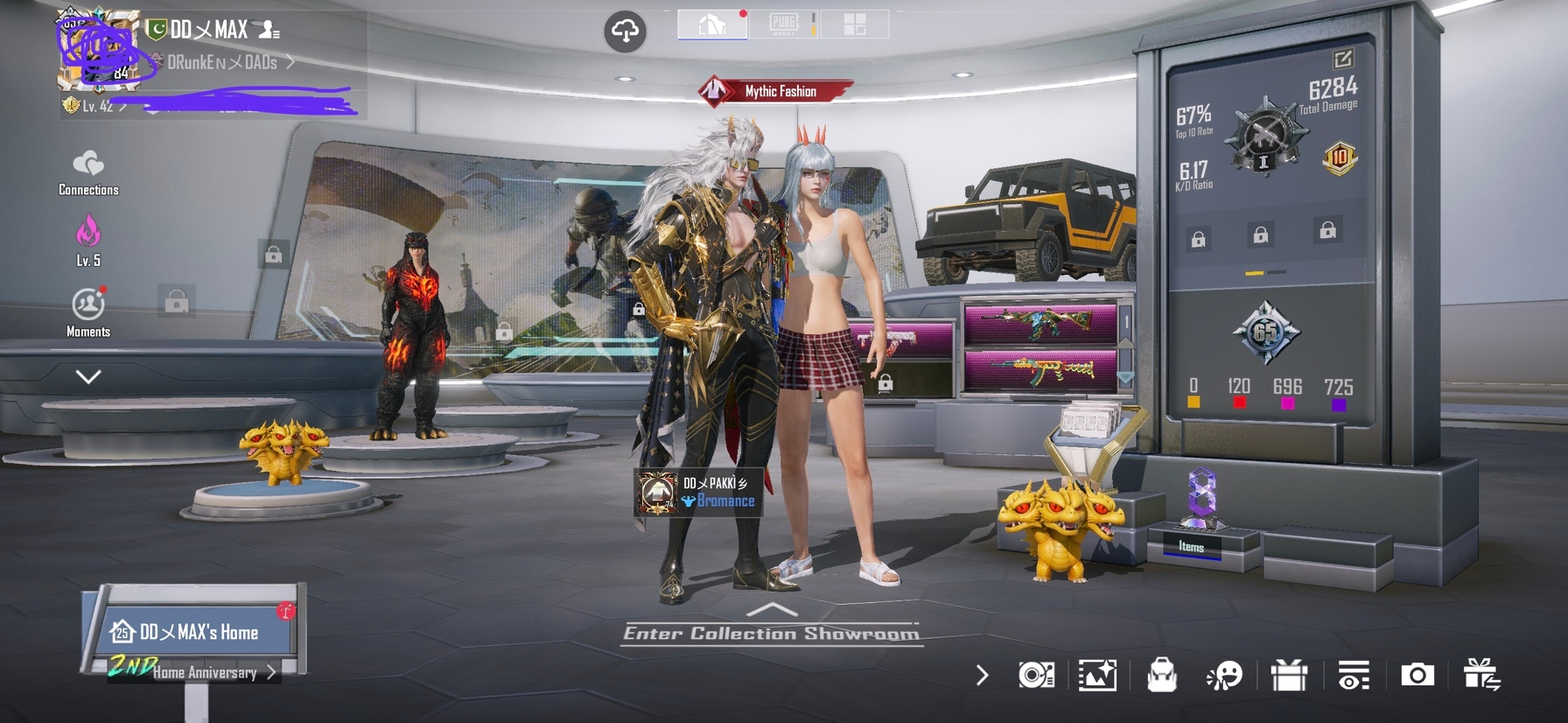Open the sparkle picture frame icon
Screen dimensions: 1568x723
(x=1097, y=675)
